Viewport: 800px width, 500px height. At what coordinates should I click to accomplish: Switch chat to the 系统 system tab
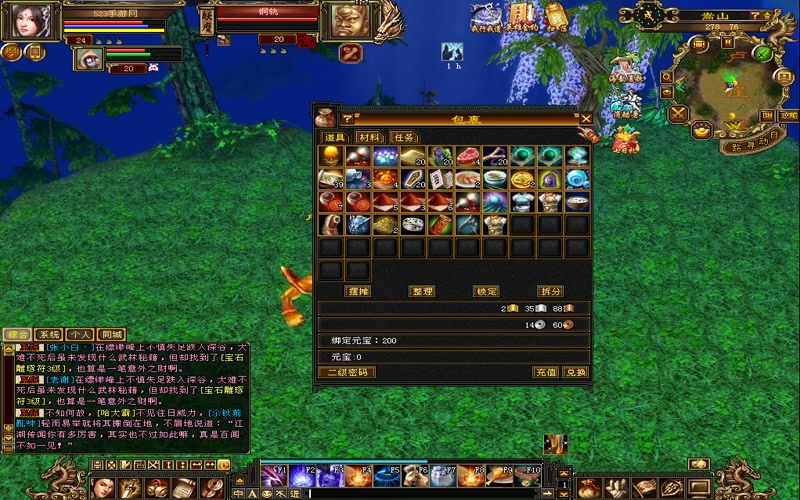49,334
